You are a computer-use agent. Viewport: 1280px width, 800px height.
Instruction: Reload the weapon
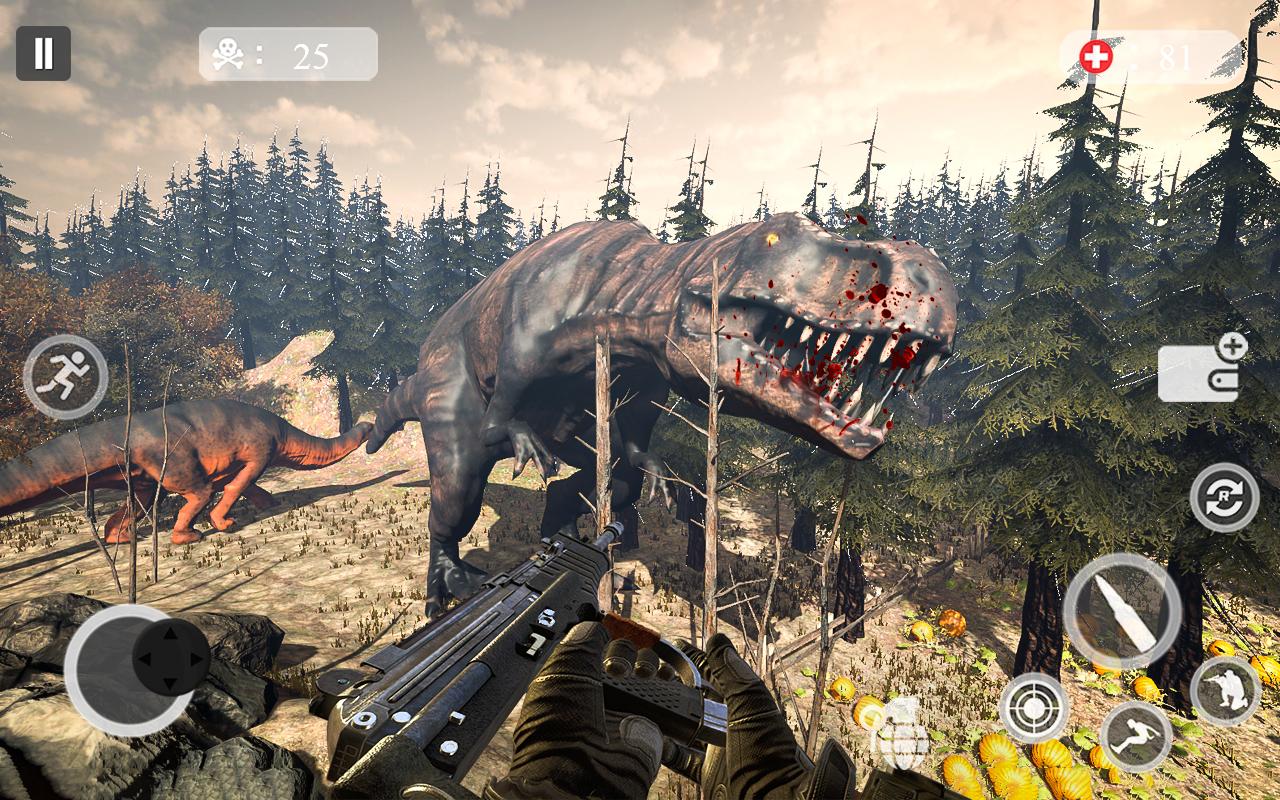click(x=1224, y=497)
